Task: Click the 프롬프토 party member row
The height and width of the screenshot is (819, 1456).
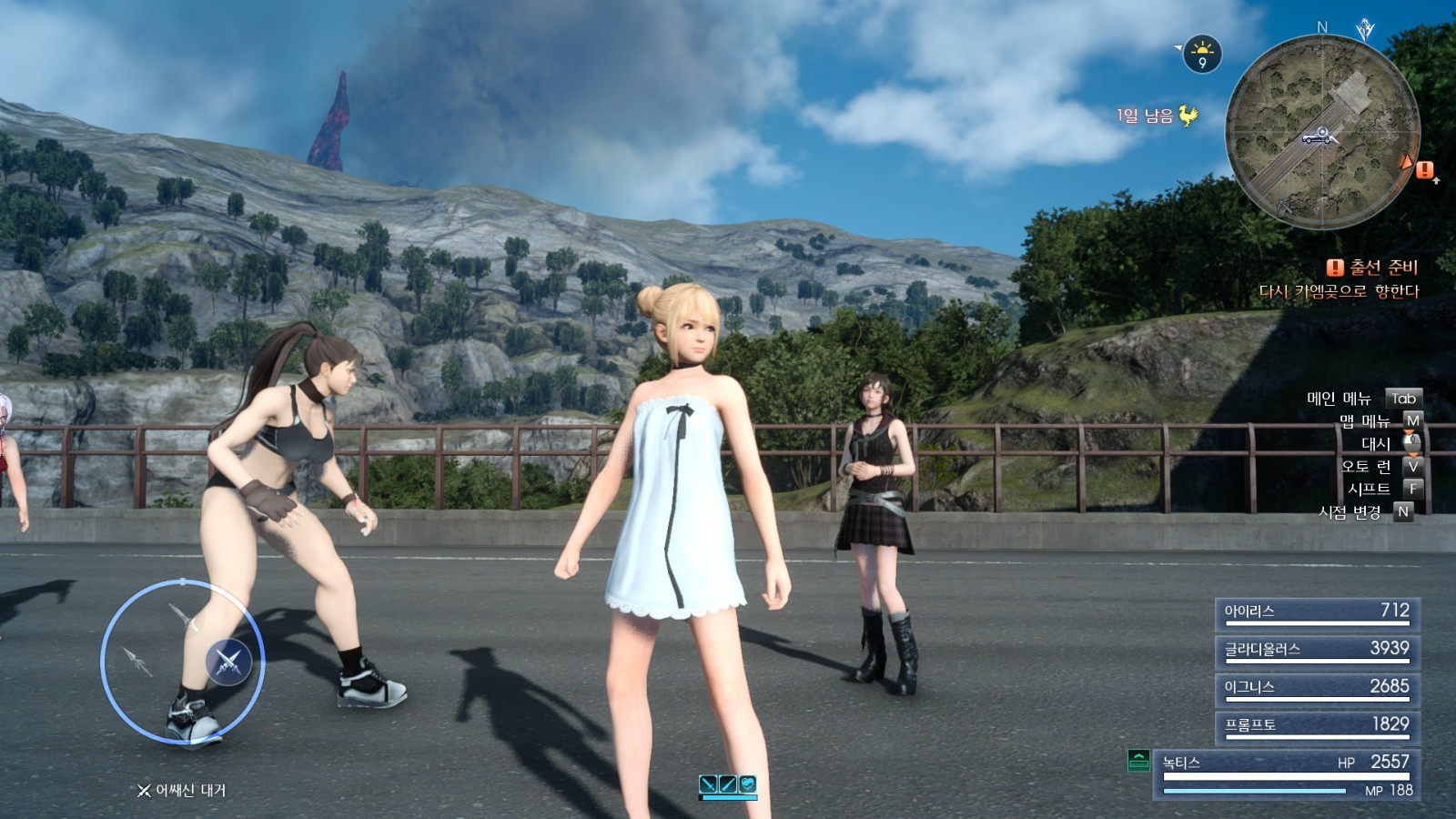Action: (x=1317, y=725)
